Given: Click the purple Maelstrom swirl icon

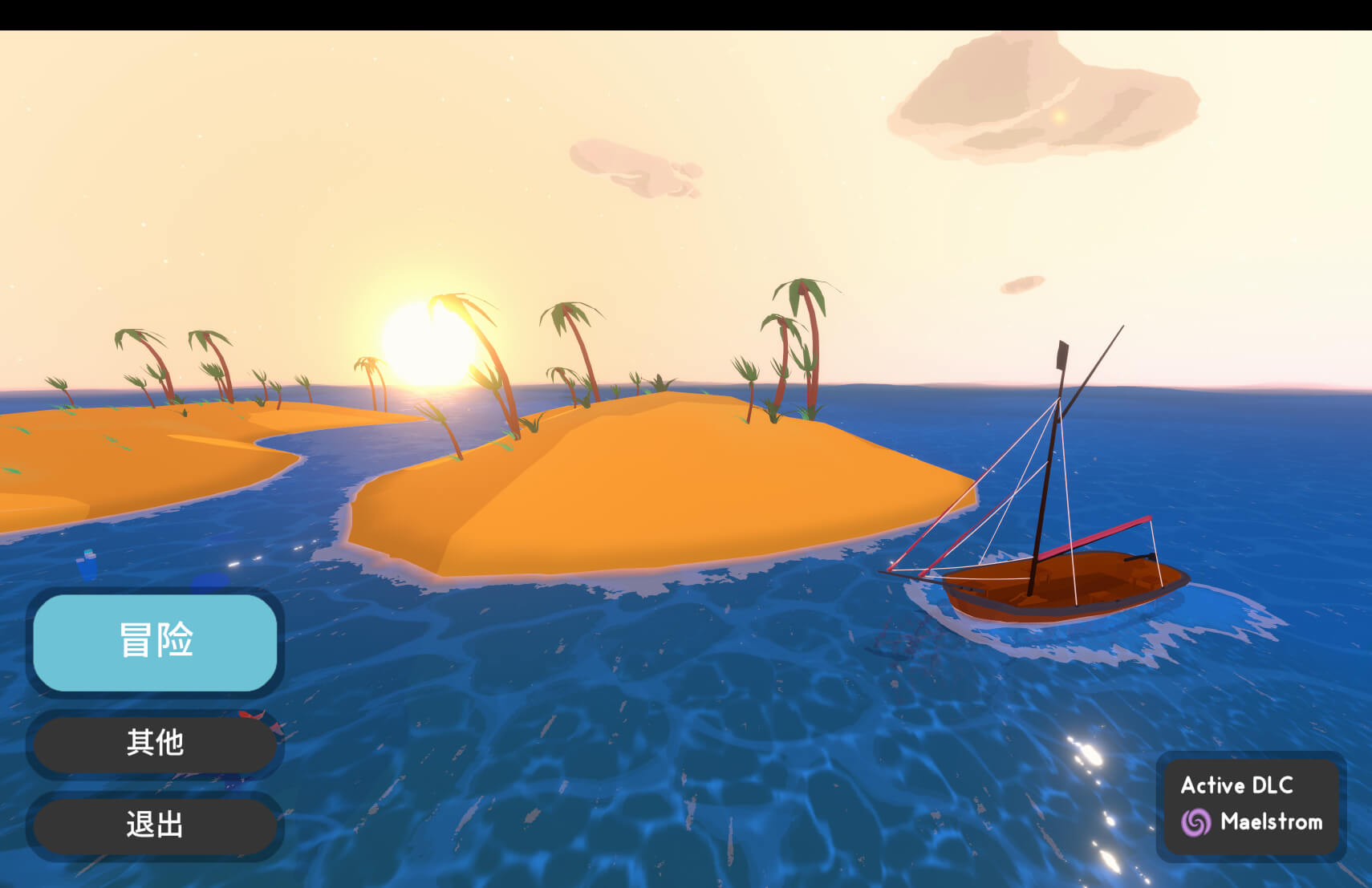Looking at the screenshot, I should point(1195,822).
